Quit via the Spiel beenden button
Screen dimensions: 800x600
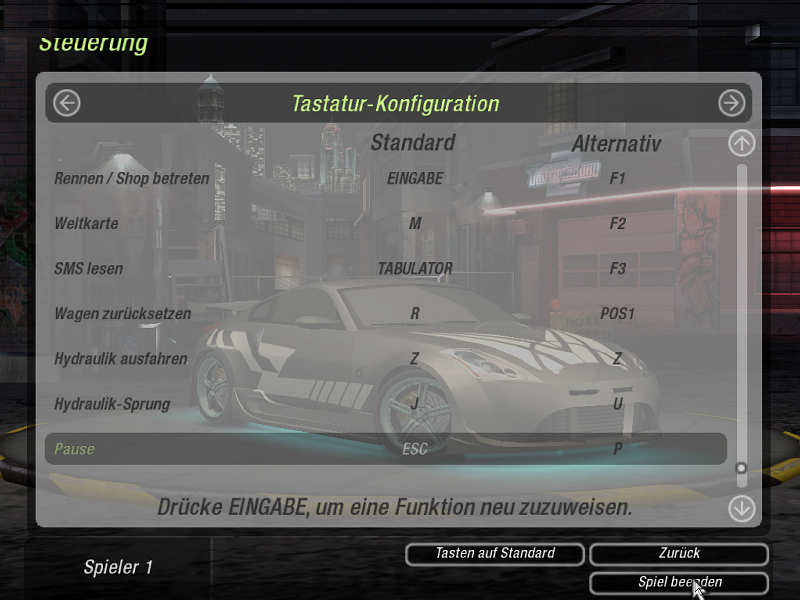[x=679, y=582]
